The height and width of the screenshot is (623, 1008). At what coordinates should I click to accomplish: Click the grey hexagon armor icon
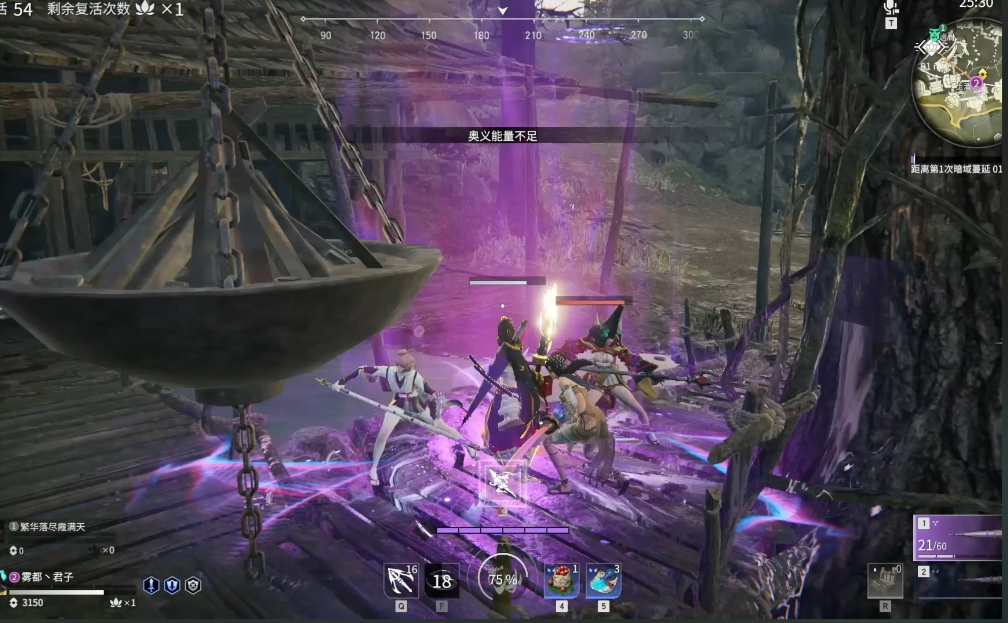point(193,586)
